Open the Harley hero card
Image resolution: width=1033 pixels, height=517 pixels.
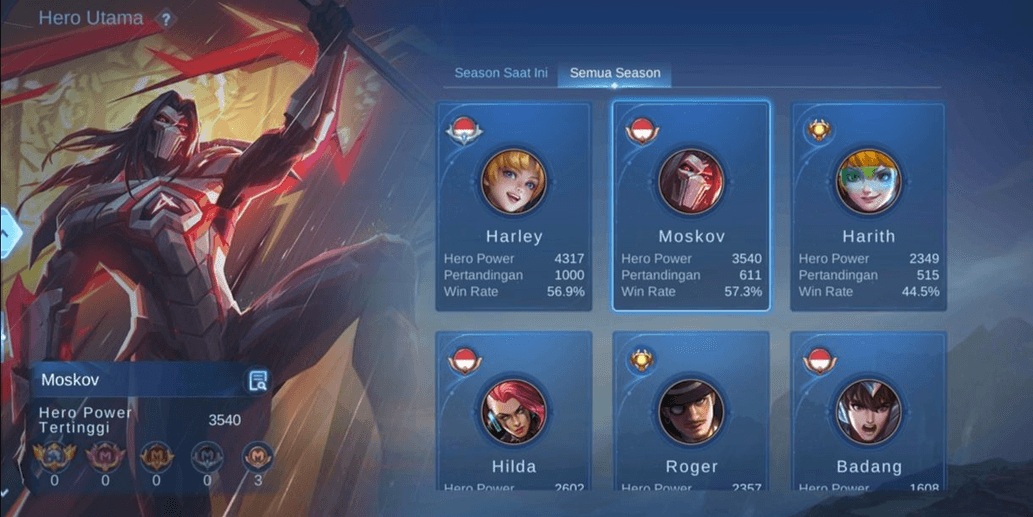point(514,206)
